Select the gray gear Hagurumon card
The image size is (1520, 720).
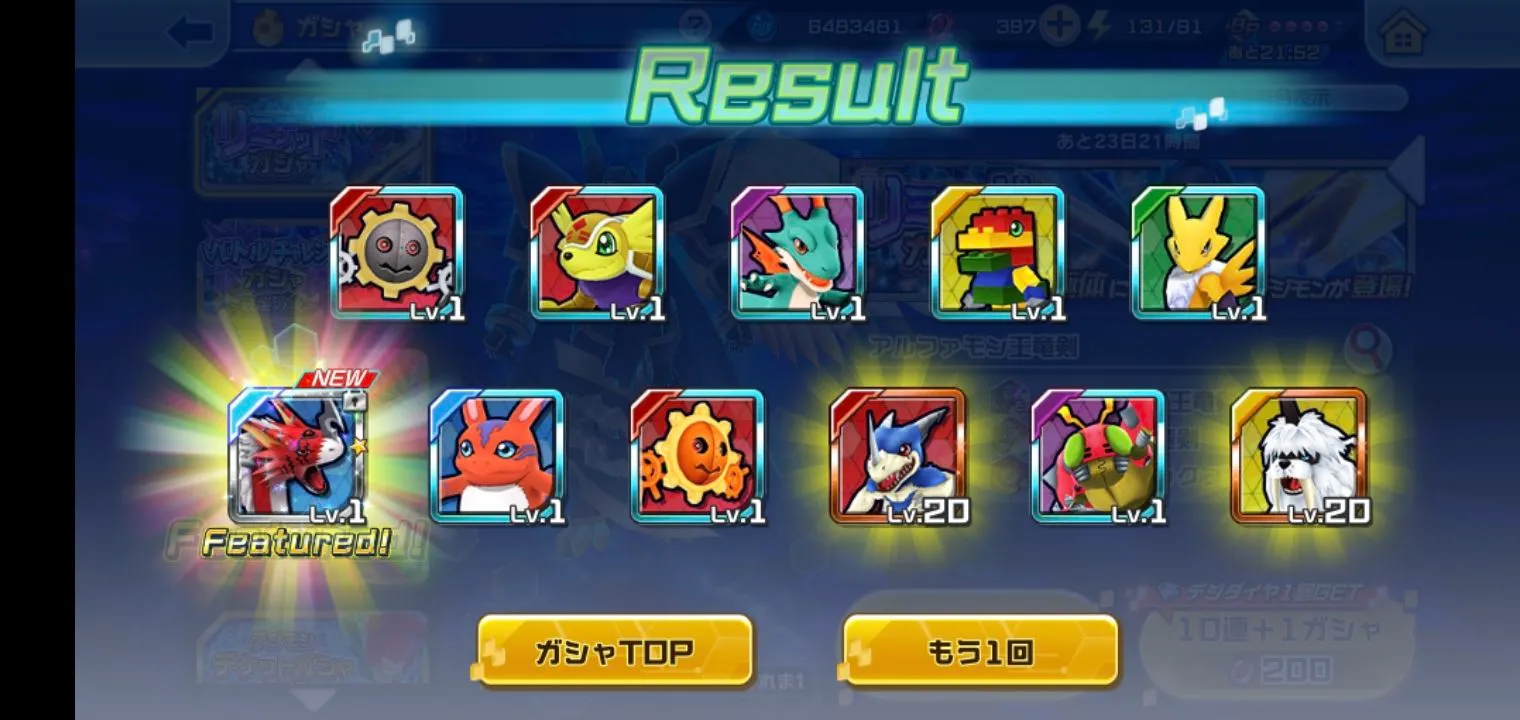[x=397, y=253]
